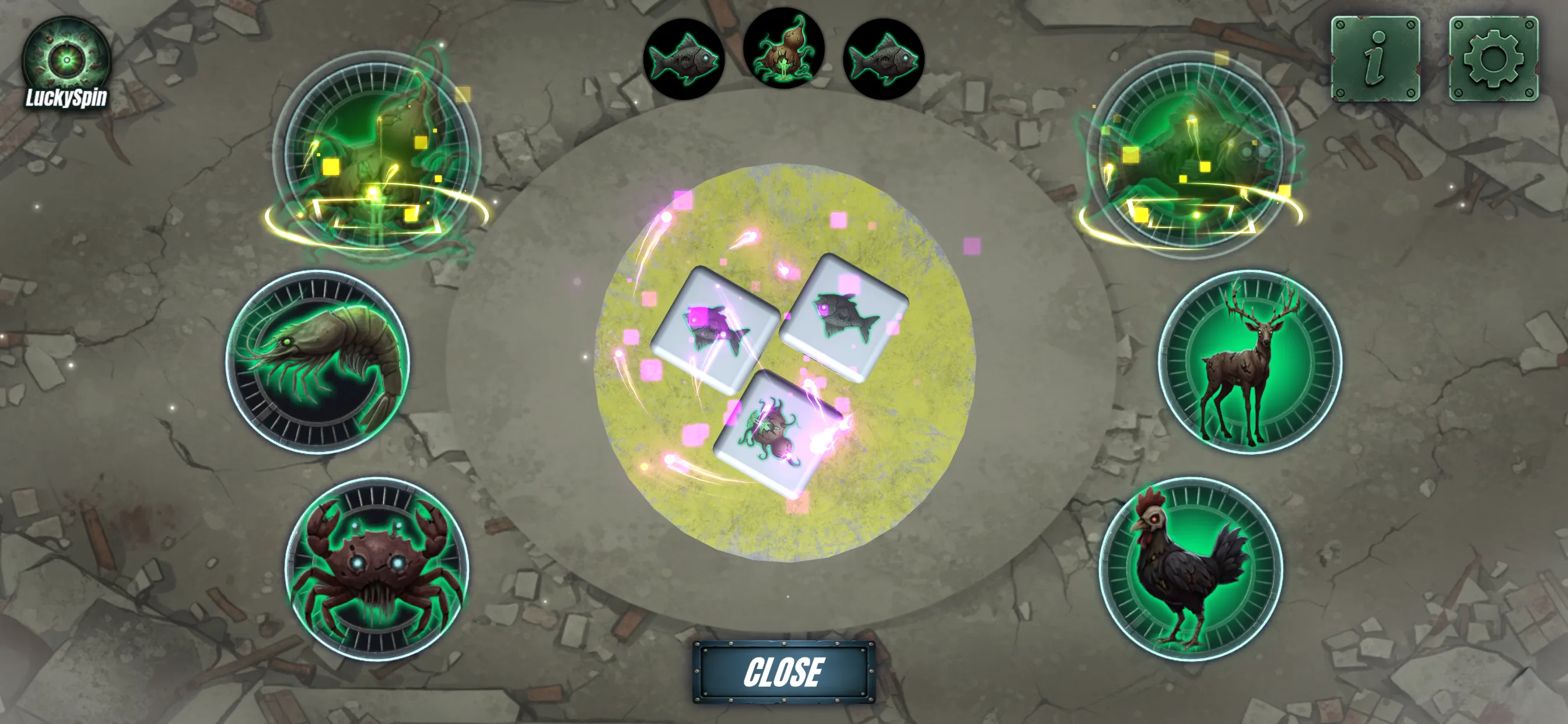Viewport: 1568px width, 724px height.
Task: Choose the rooster betting circle
Action: point(1191,569)
